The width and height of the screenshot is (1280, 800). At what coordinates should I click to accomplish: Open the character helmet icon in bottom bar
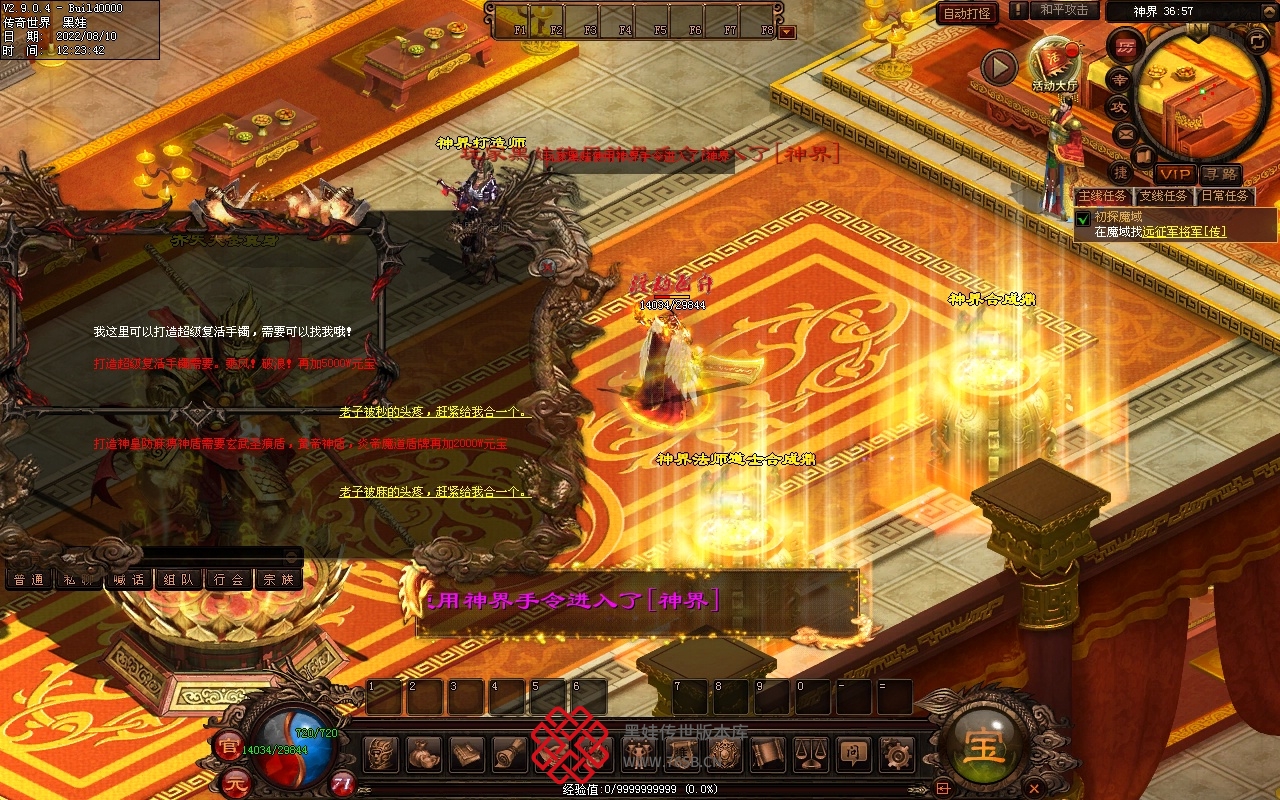[x=381, y=754]
